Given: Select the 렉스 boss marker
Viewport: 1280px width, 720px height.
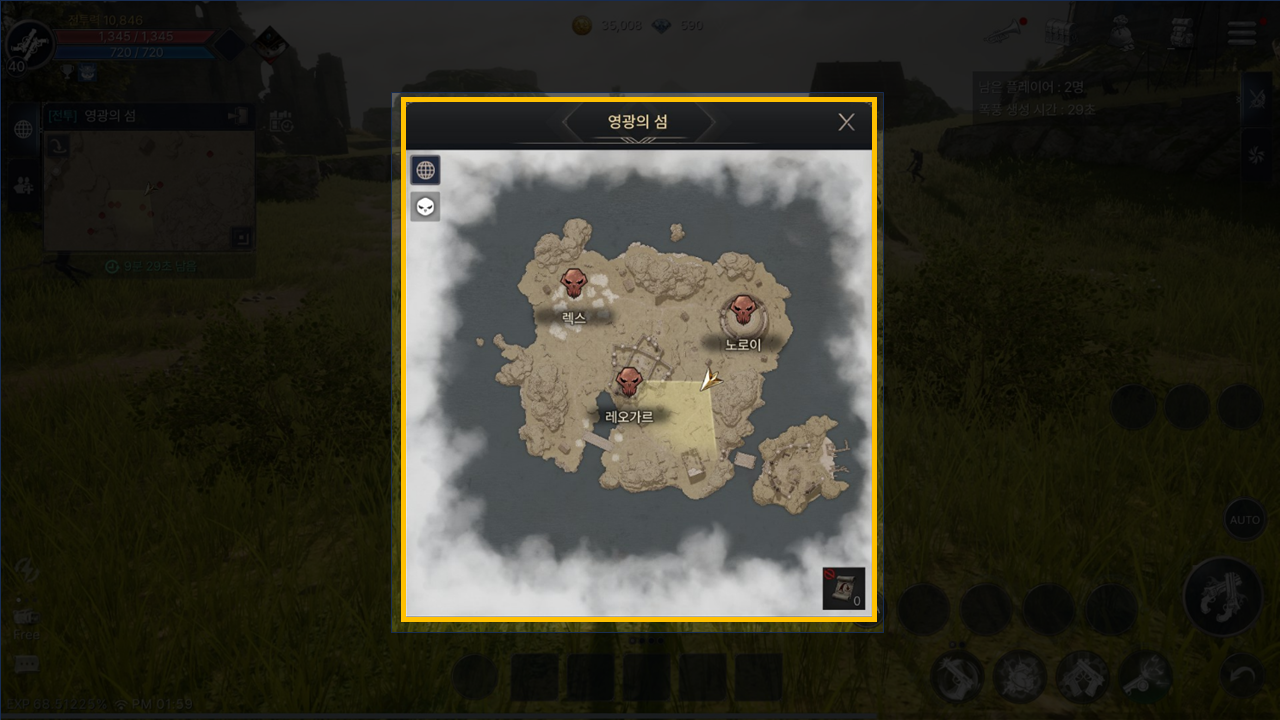Looking at the screenshot, I should pyautogui.click(x=573, y=284).
